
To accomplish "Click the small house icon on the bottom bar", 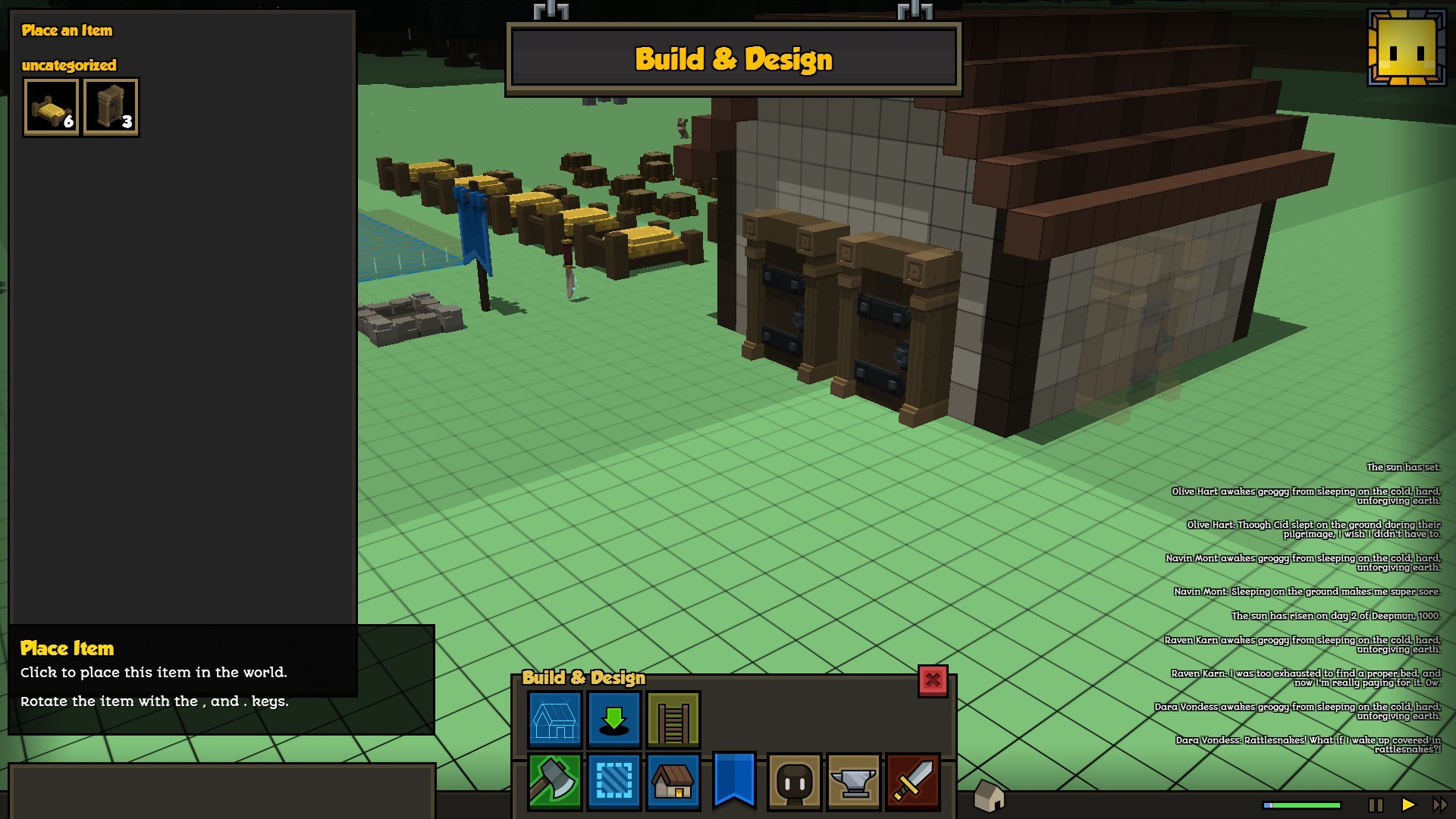I will click(x=989, y=796).
